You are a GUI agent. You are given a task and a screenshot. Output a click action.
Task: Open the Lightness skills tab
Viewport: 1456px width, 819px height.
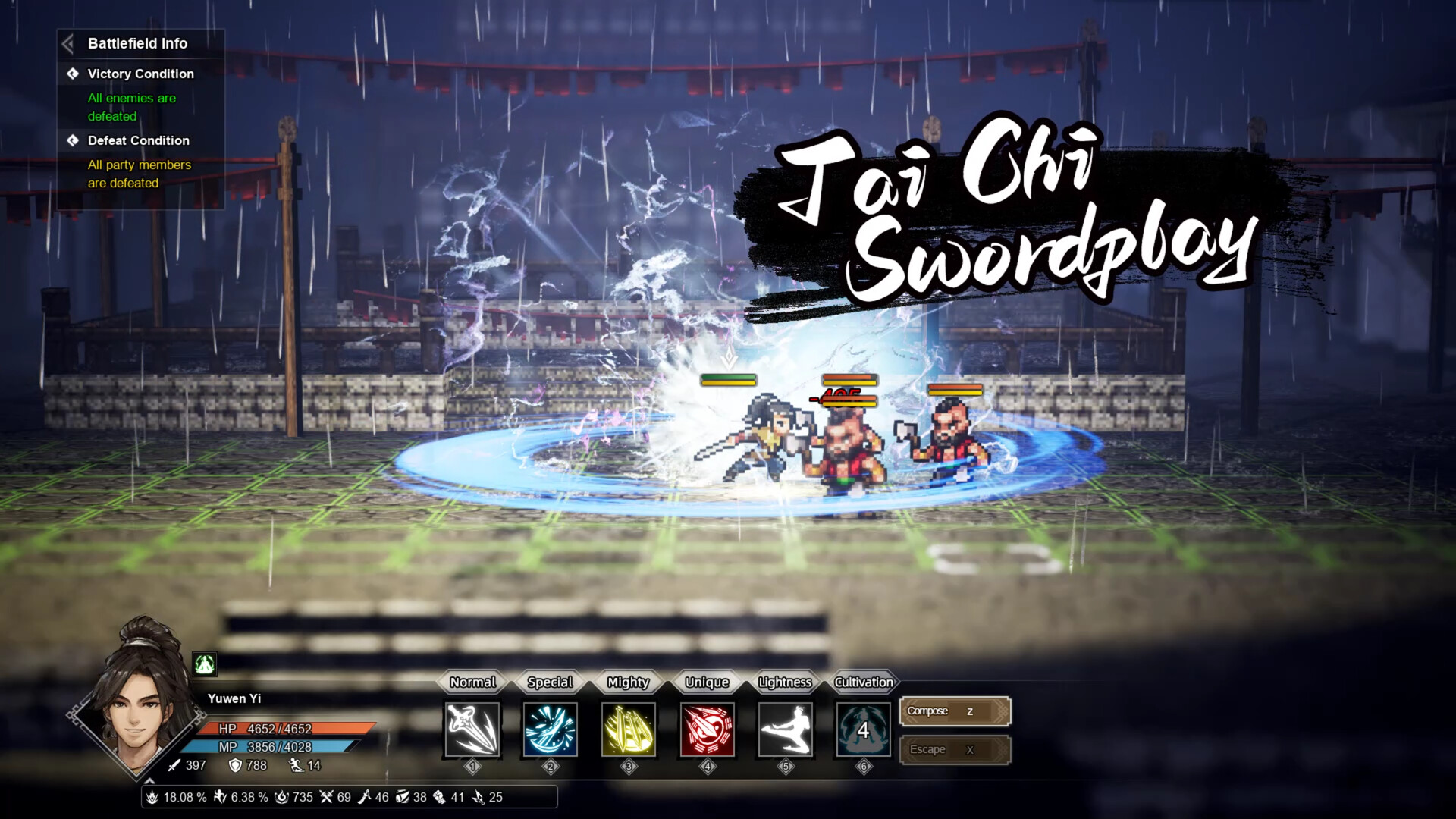[785, 682]
